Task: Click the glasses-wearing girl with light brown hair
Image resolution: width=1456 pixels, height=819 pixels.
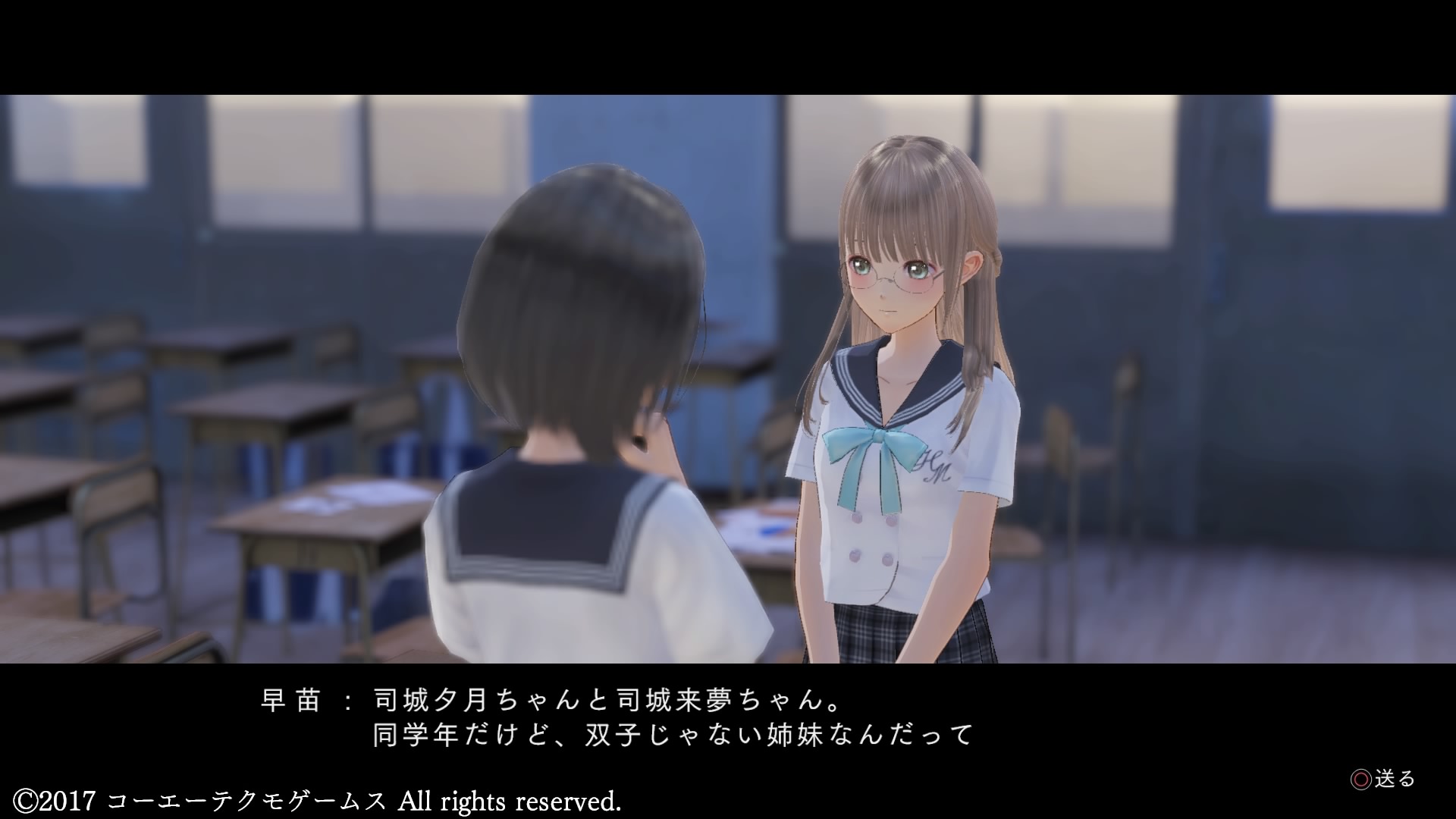Action: coord(895,273)
